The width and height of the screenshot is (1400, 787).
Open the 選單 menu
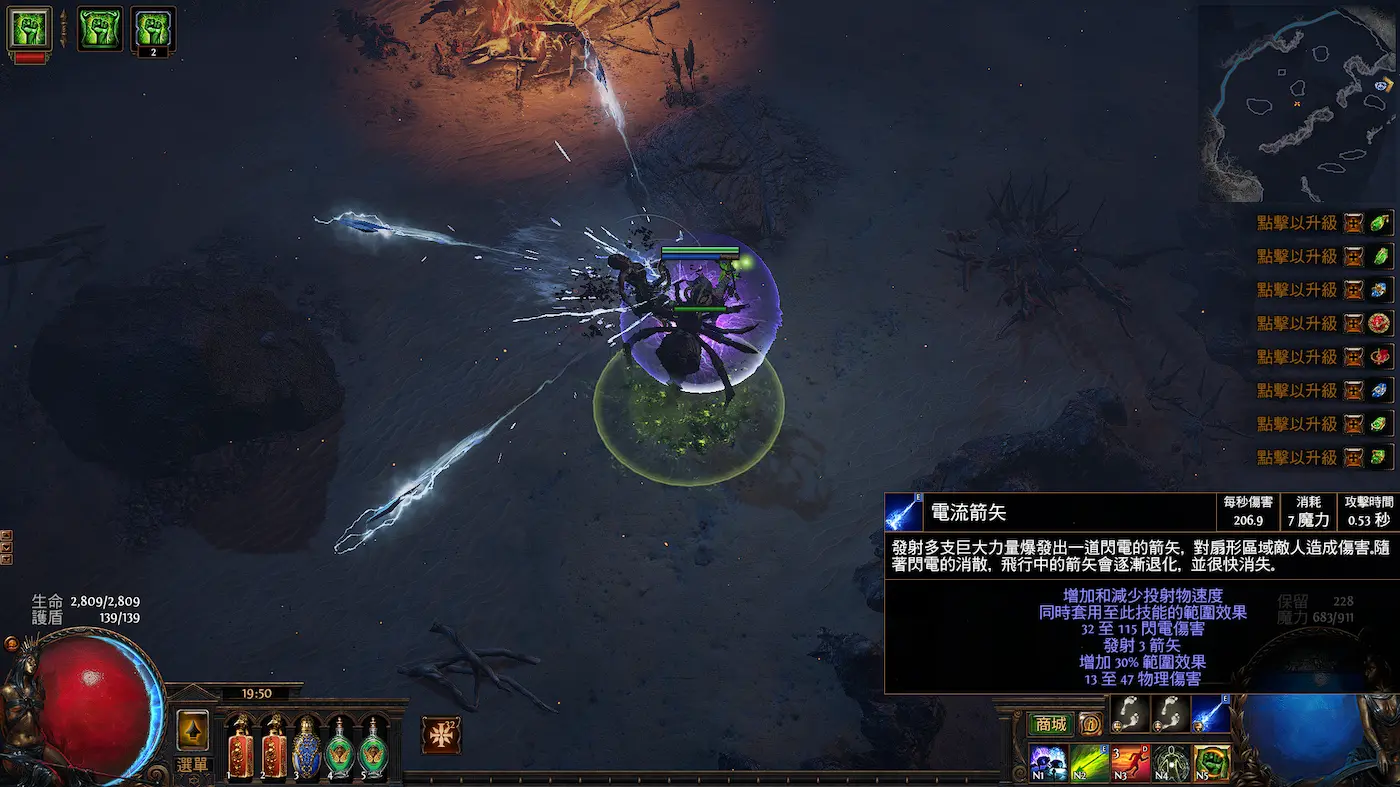192,765
